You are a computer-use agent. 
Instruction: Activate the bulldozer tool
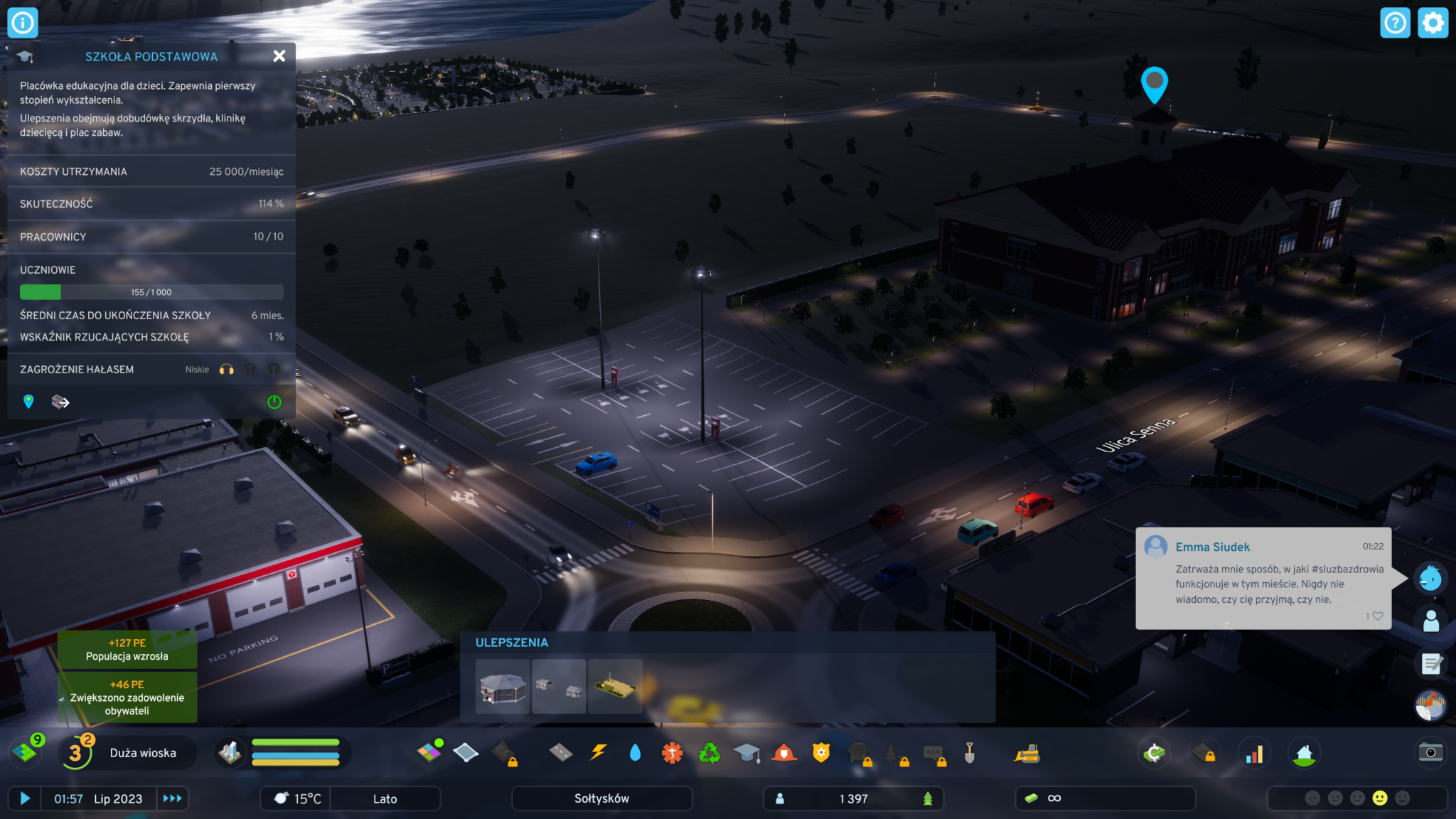[x=1027, y=753]
